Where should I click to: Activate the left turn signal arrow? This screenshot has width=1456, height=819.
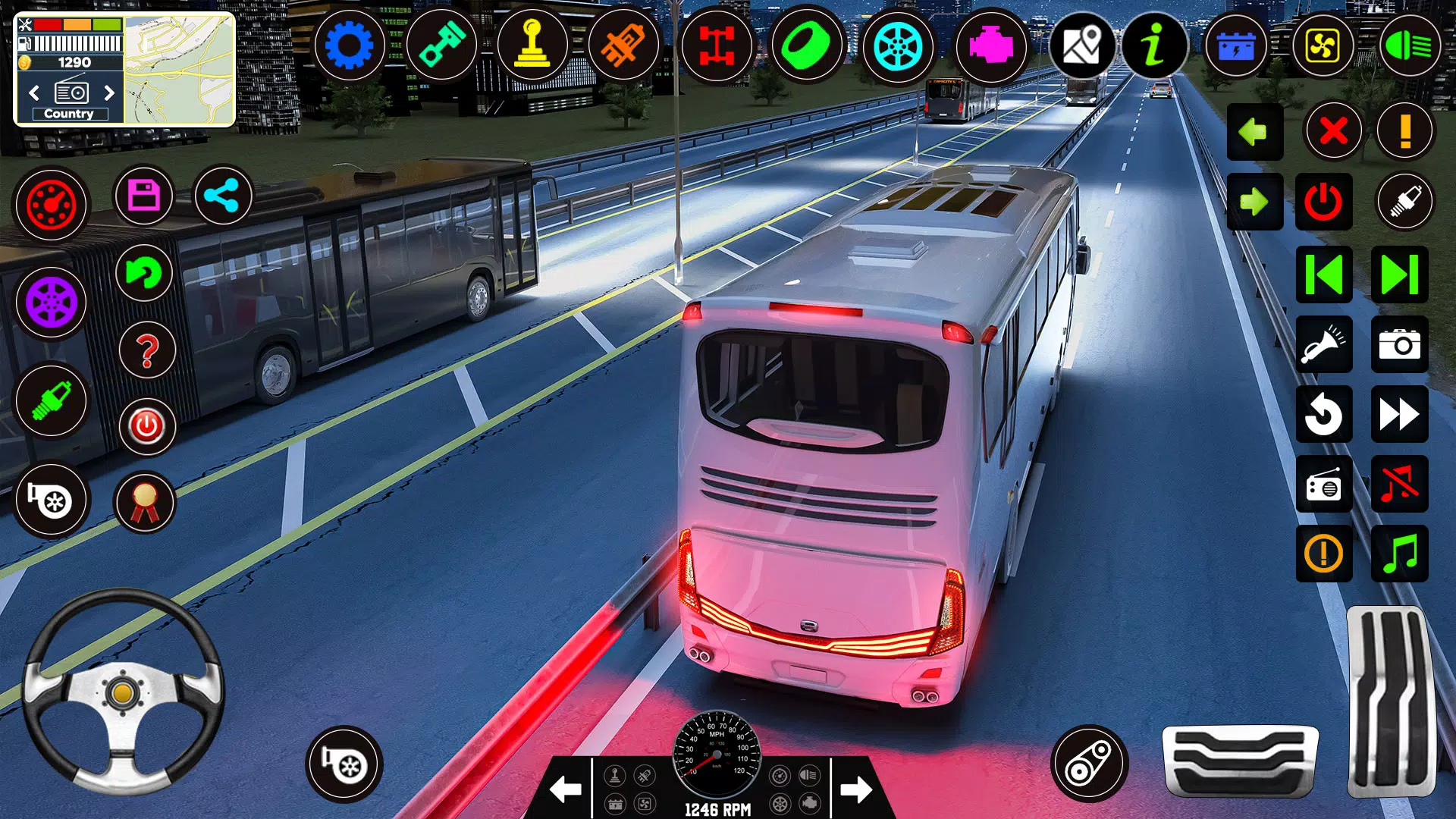[x=1254, y=132]
